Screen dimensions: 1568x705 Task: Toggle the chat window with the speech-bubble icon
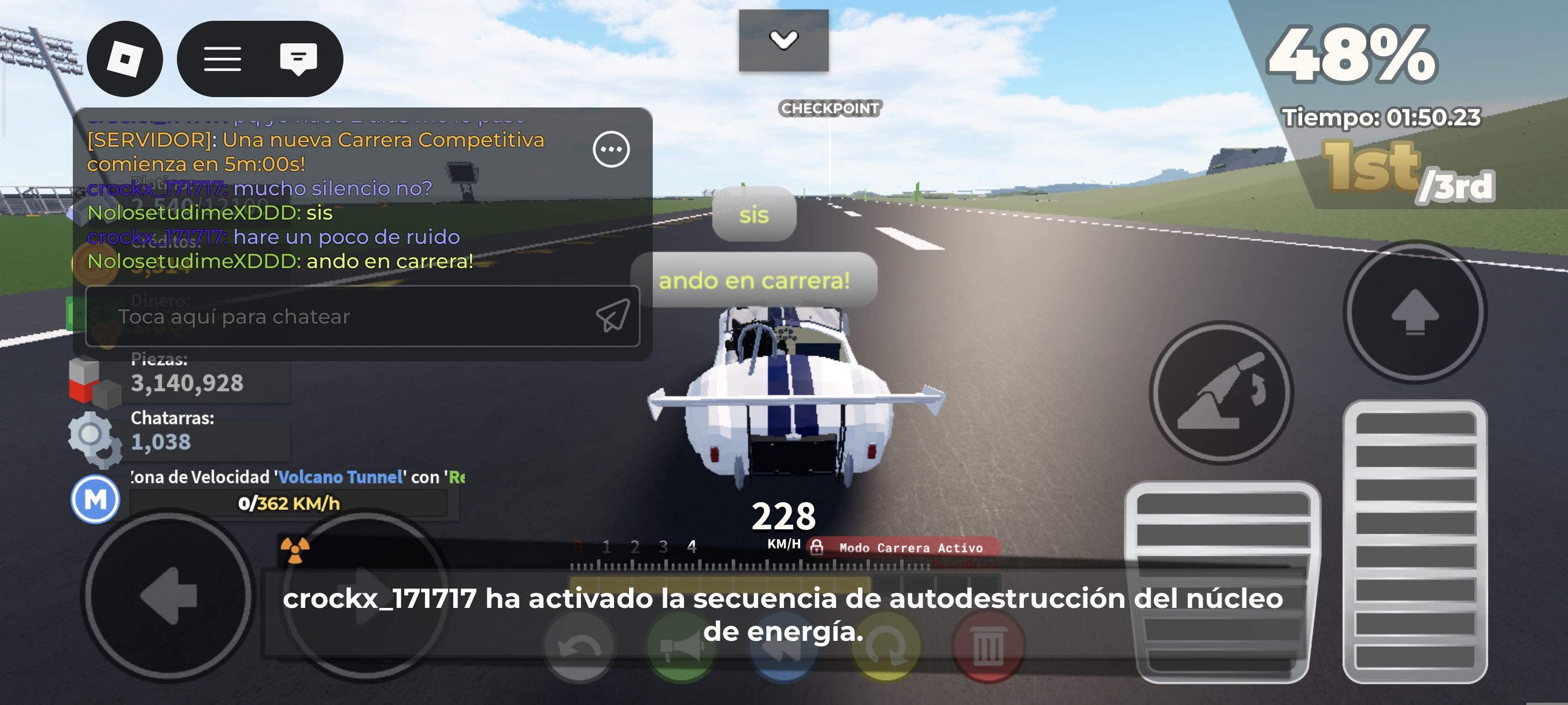298,59
